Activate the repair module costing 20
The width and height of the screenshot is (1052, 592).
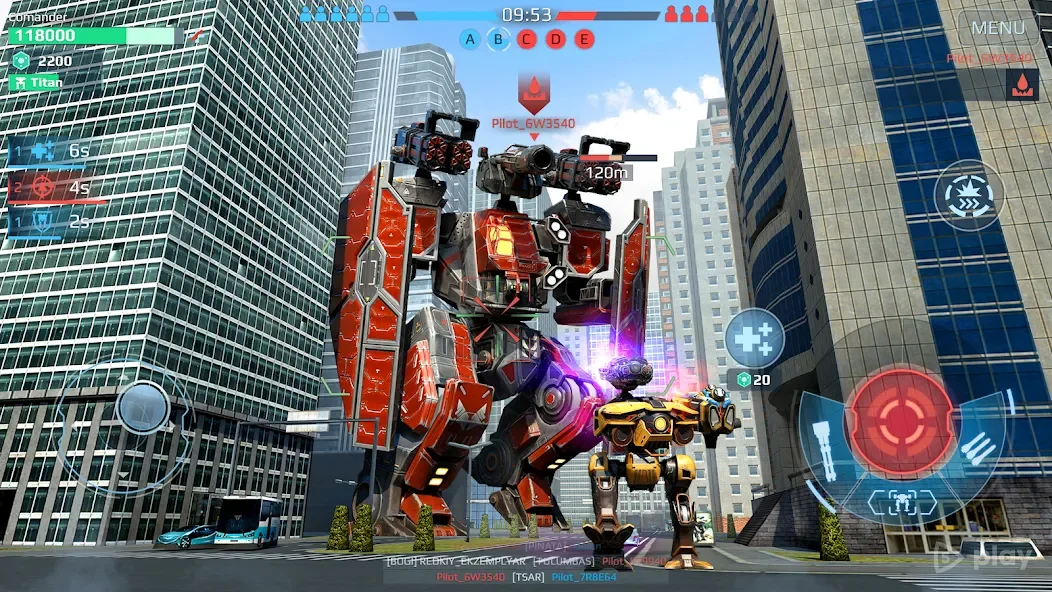(754, 338)
